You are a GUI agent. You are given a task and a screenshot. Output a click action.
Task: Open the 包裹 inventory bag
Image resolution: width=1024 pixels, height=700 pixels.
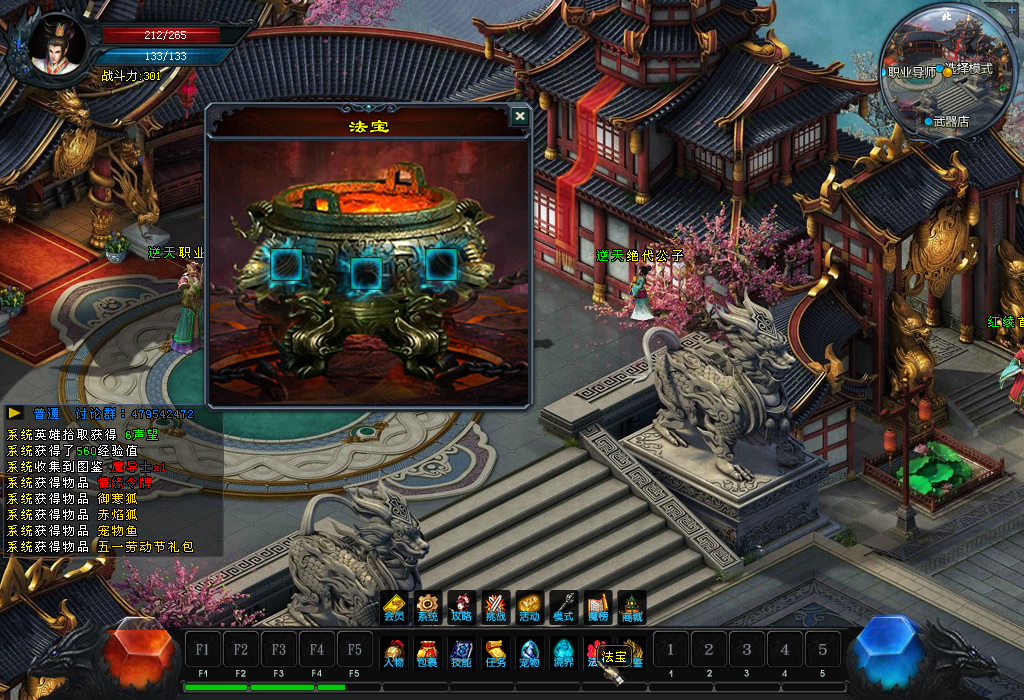pos(428,652)
